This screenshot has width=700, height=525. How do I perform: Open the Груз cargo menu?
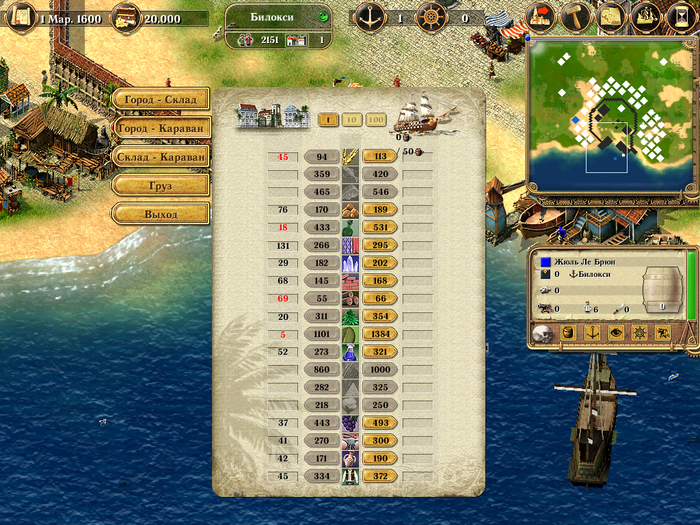(x=160, y=185)
